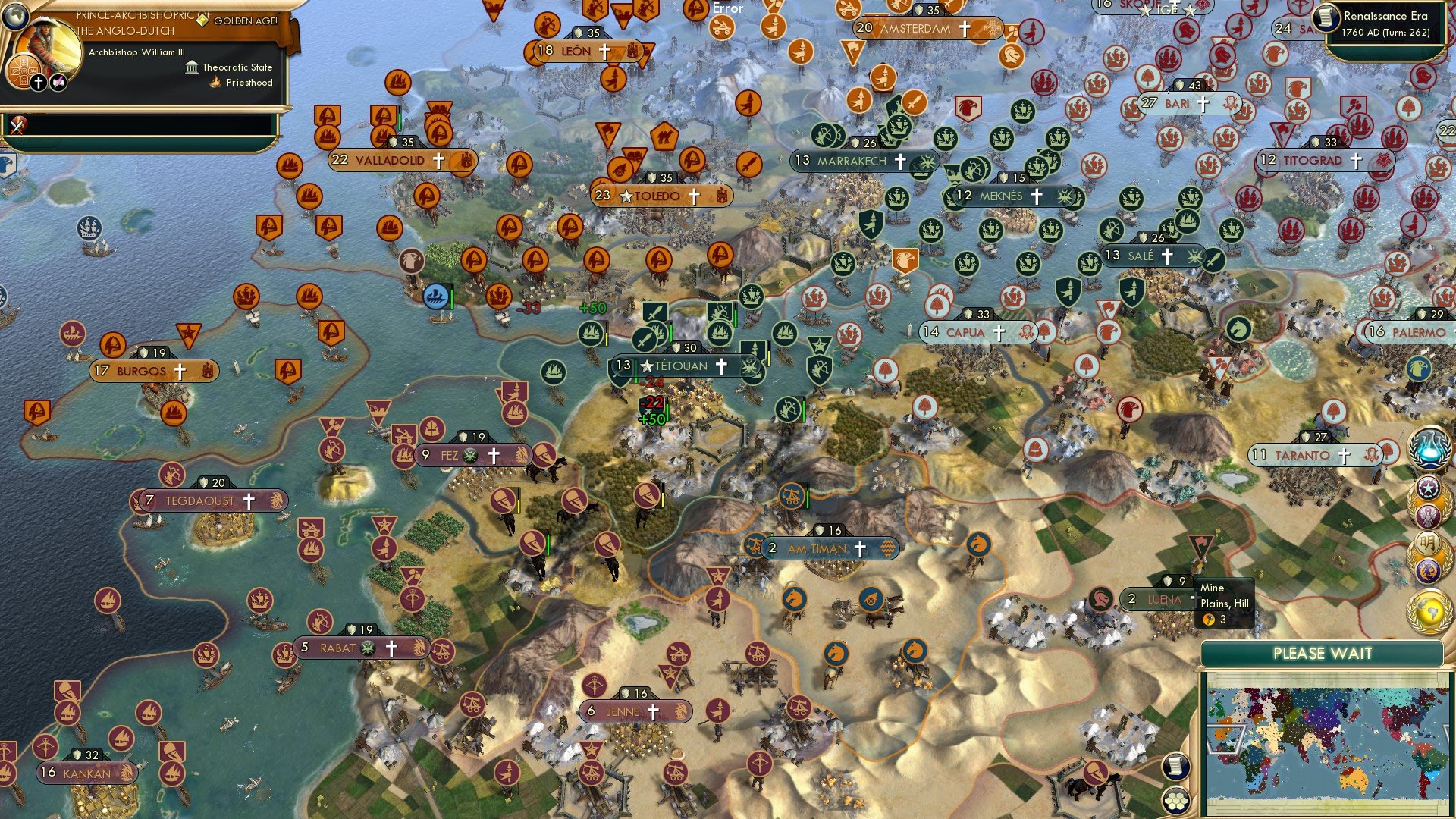Click the dove religion notification medallion
The image size is (1456, 819).
1429,516
